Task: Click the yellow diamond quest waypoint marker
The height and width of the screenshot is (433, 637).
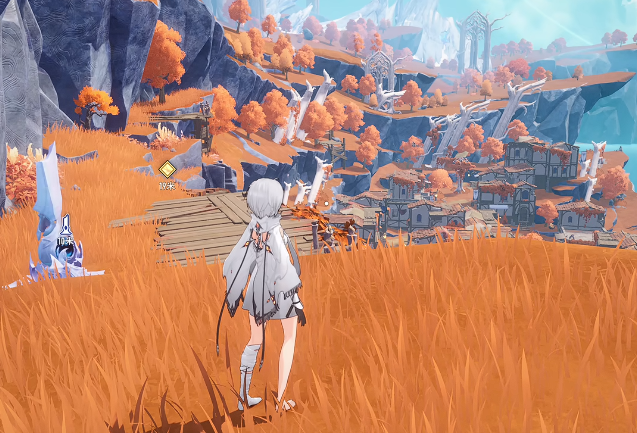Action: click(167, 169)
